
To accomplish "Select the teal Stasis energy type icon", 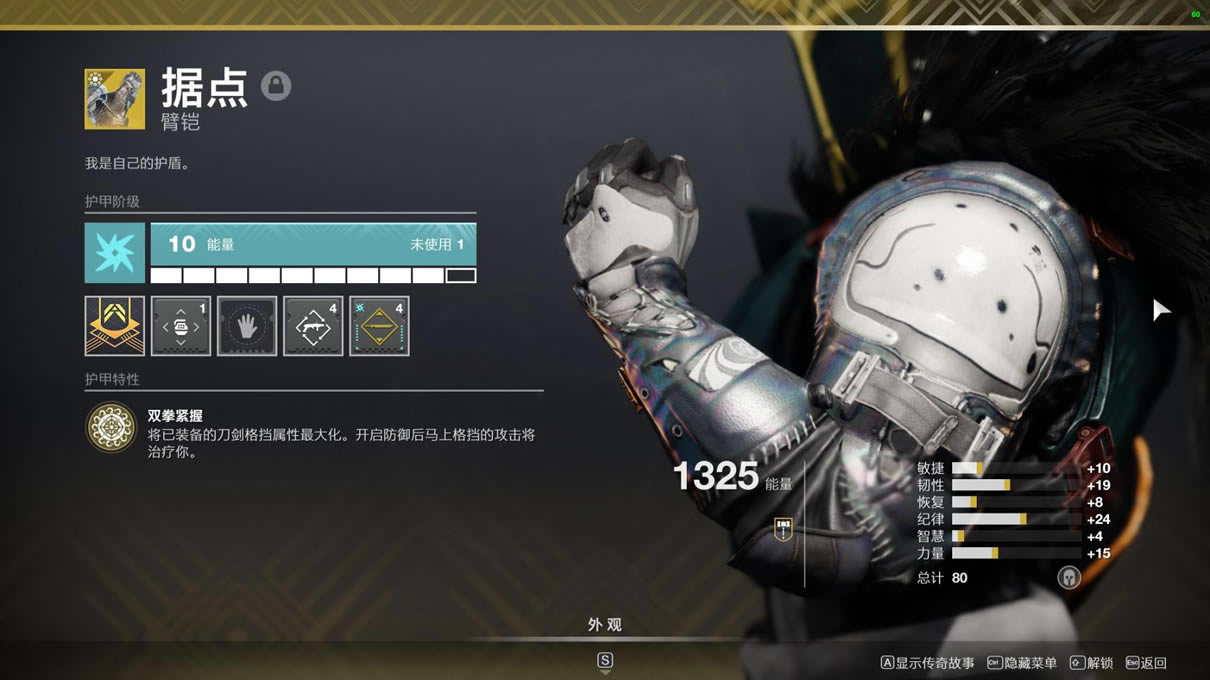I will coord(114,252).
